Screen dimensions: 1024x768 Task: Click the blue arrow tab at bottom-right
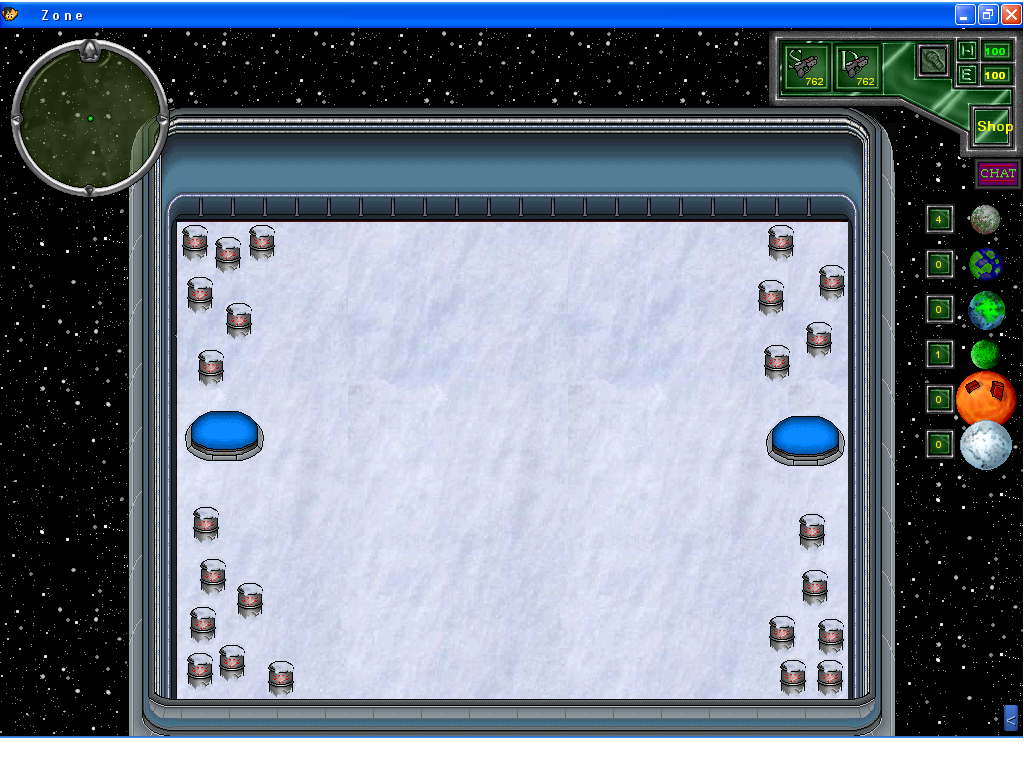coord(1010,717)
